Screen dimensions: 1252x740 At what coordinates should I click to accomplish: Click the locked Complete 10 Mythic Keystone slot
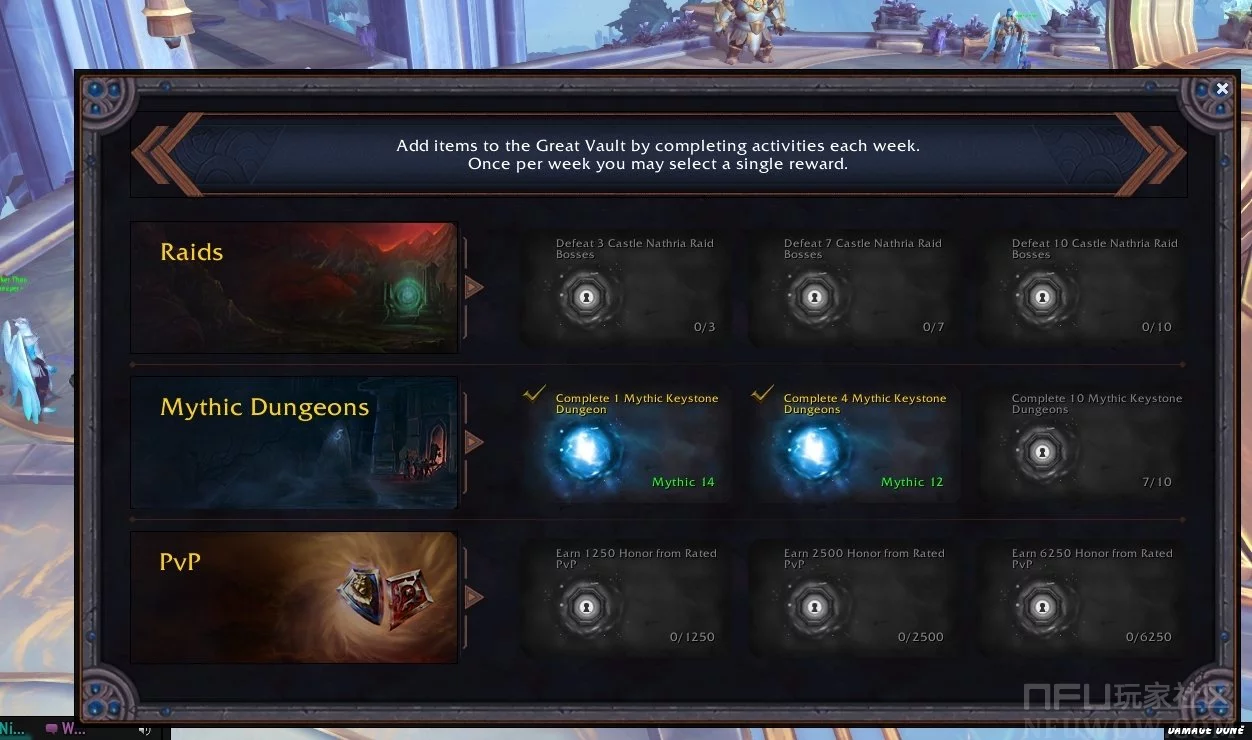[x=1042, y=452]
